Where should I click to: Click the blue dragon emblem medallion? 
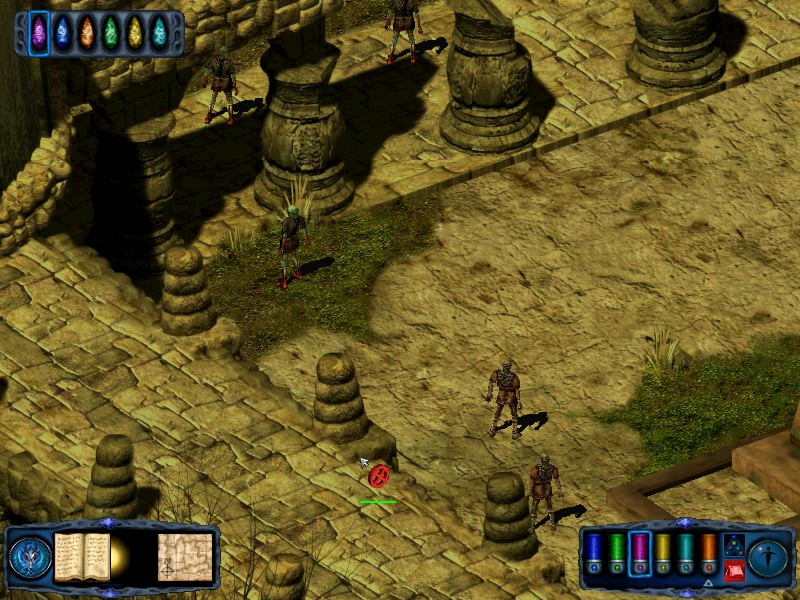[x=30, y=557]
